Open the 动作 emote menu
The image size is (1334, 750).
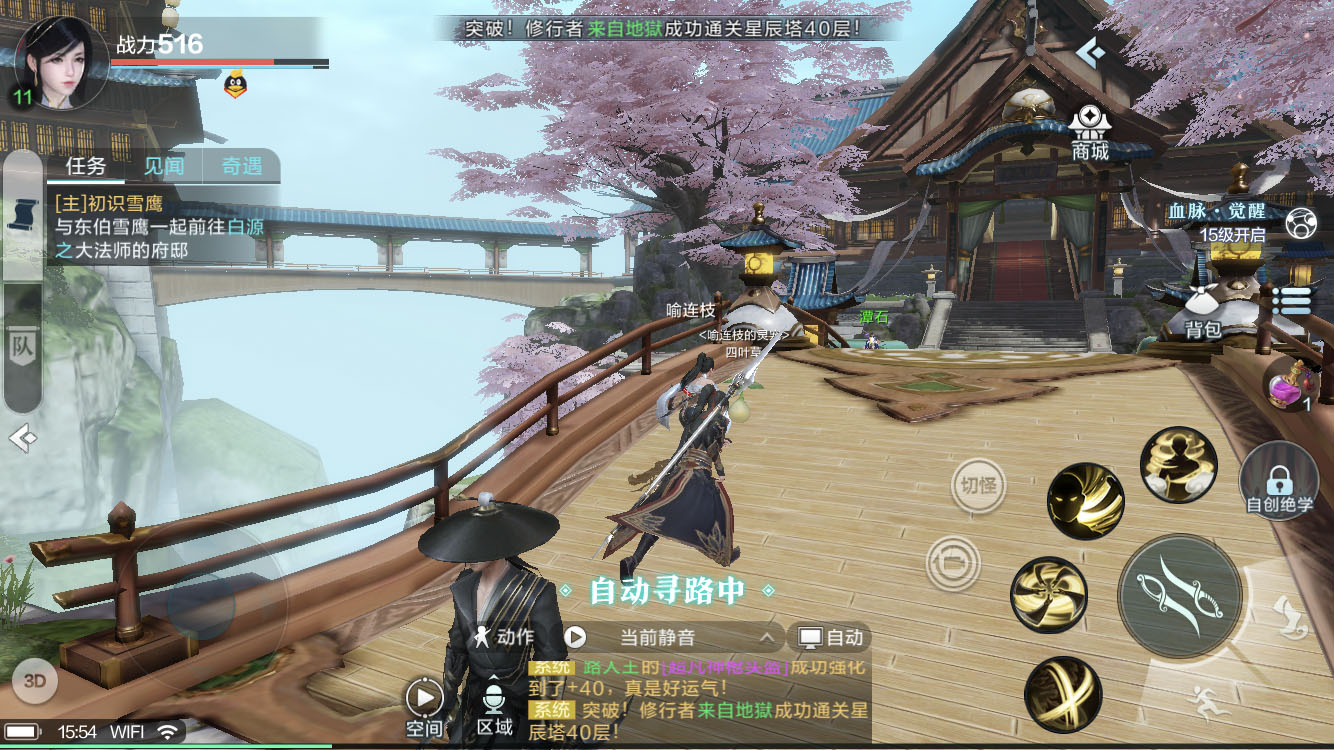504,637
